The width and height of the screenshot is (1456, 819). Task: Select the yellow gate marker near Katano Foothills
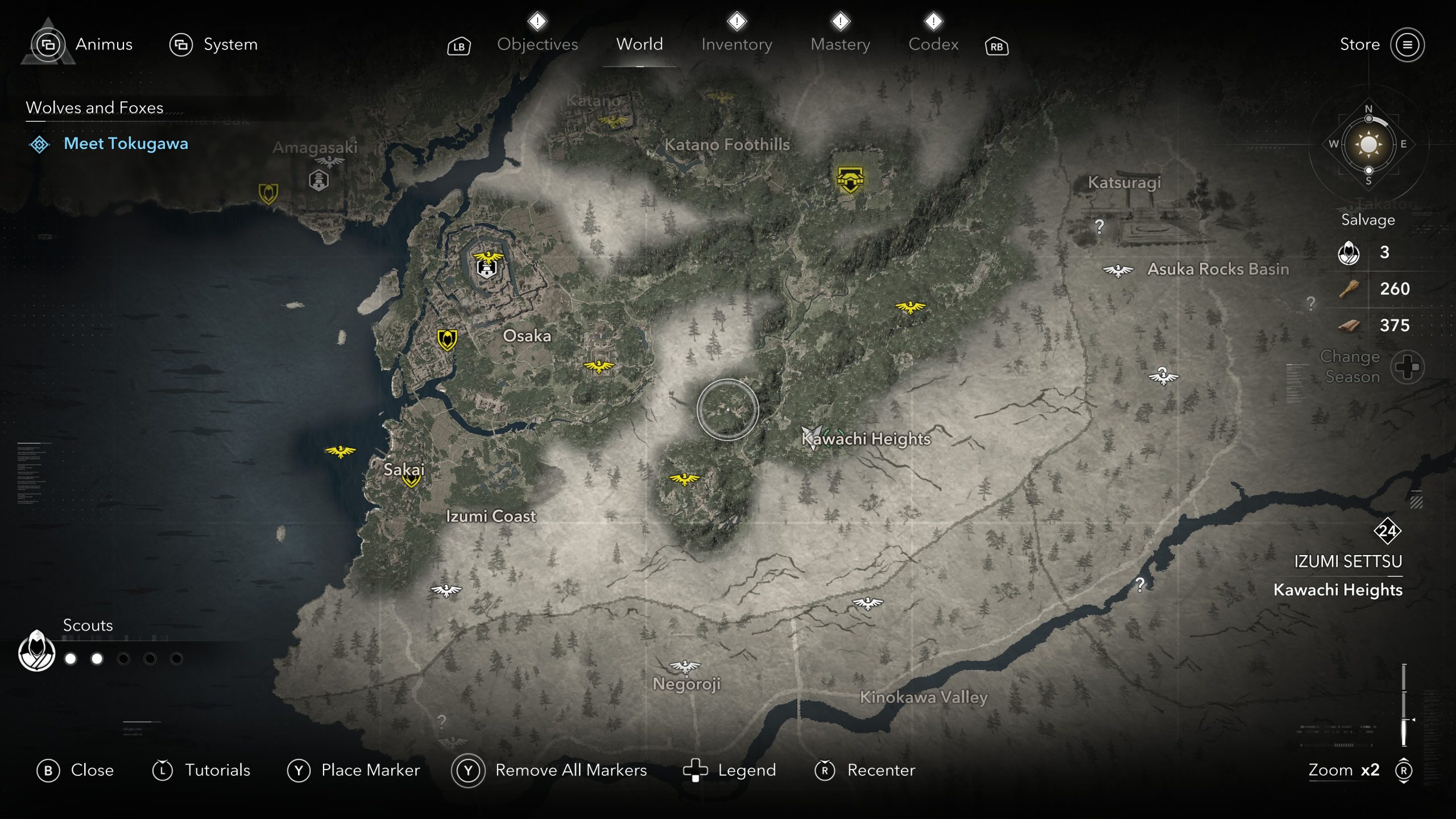[850, 180]
